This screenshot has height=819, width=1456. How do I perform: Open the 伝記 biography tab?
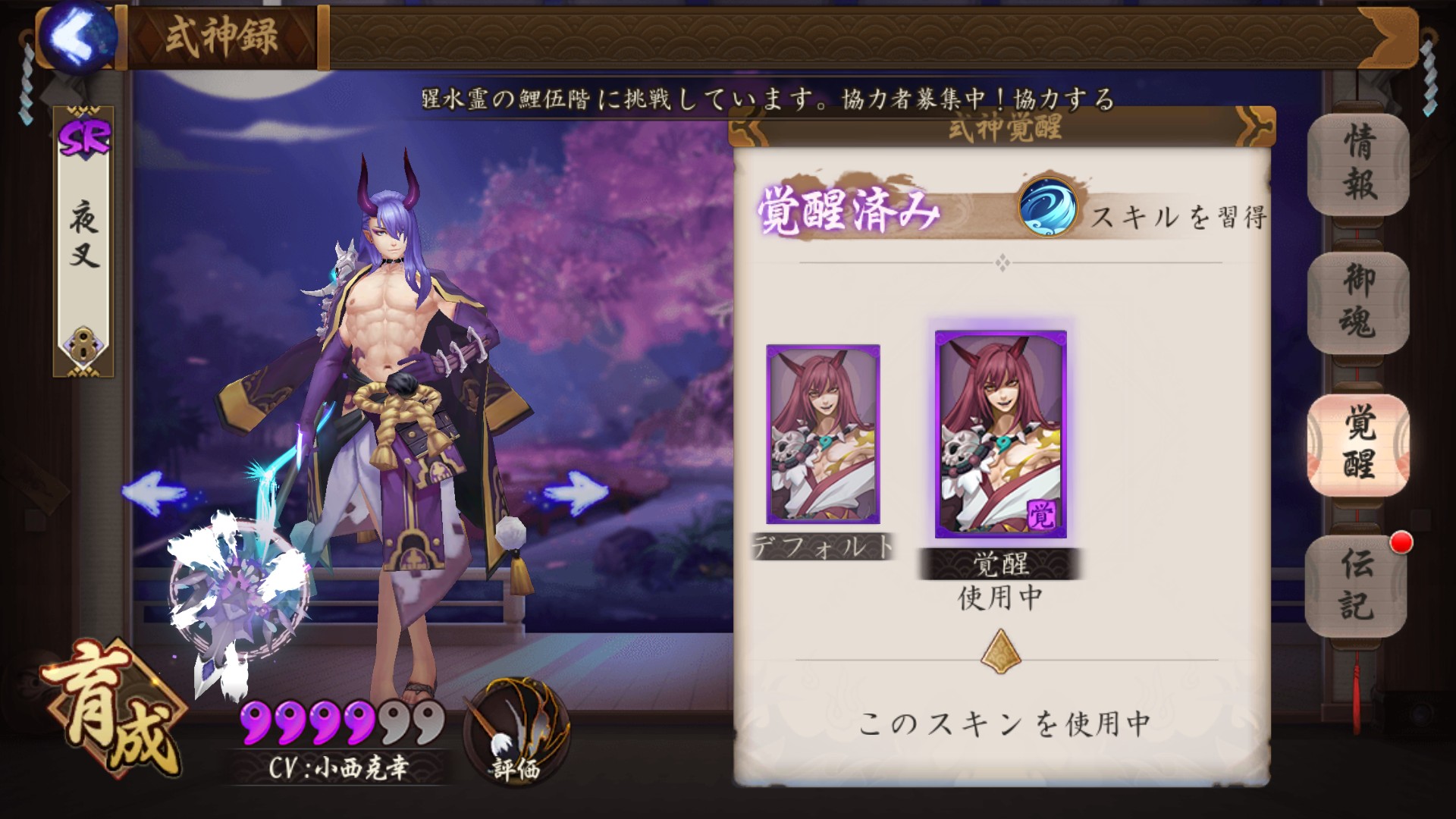(x=1357, y=585)
